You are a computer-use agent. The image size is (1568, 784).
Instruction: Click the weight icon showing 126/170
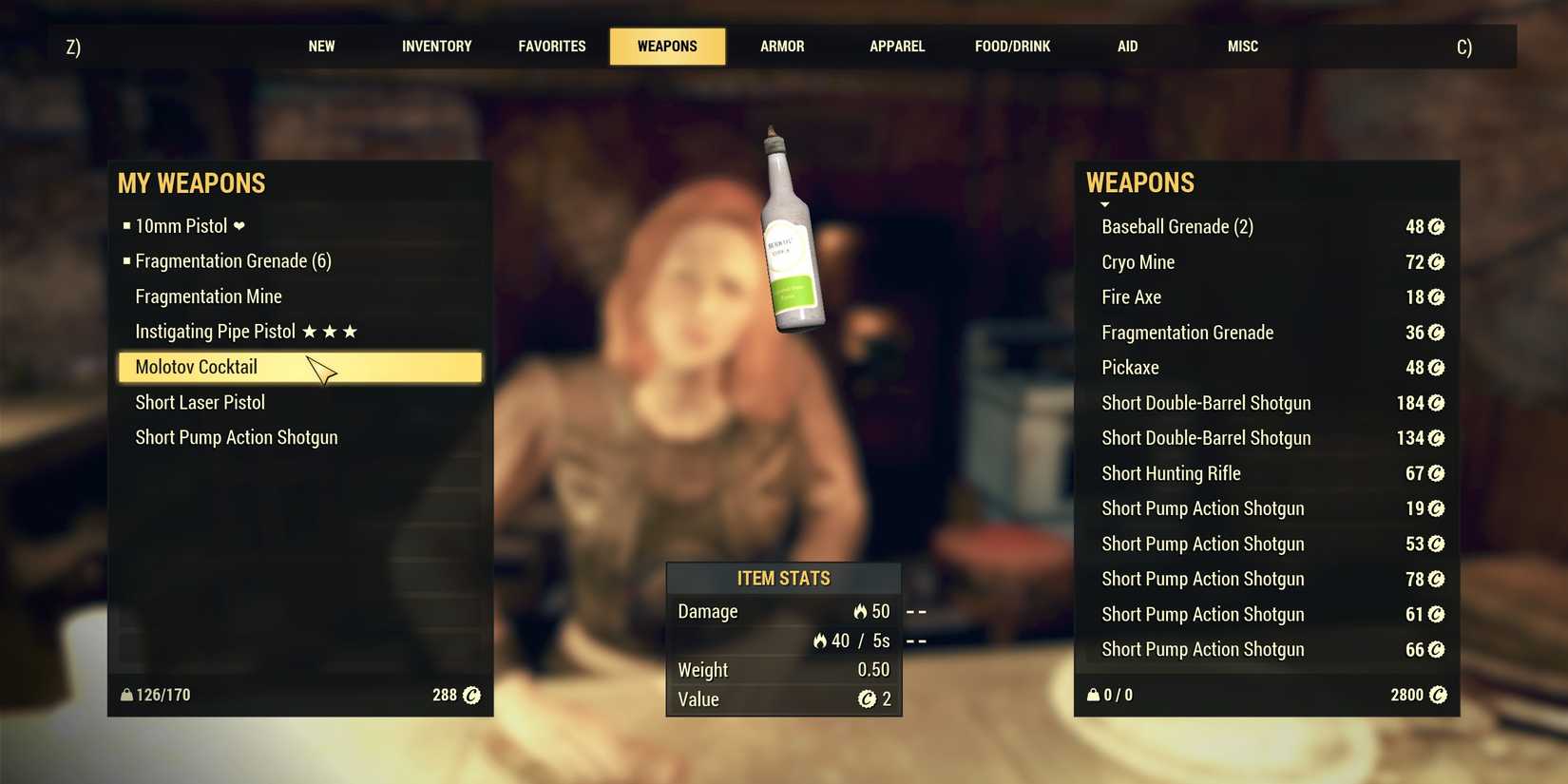(127, 695)
